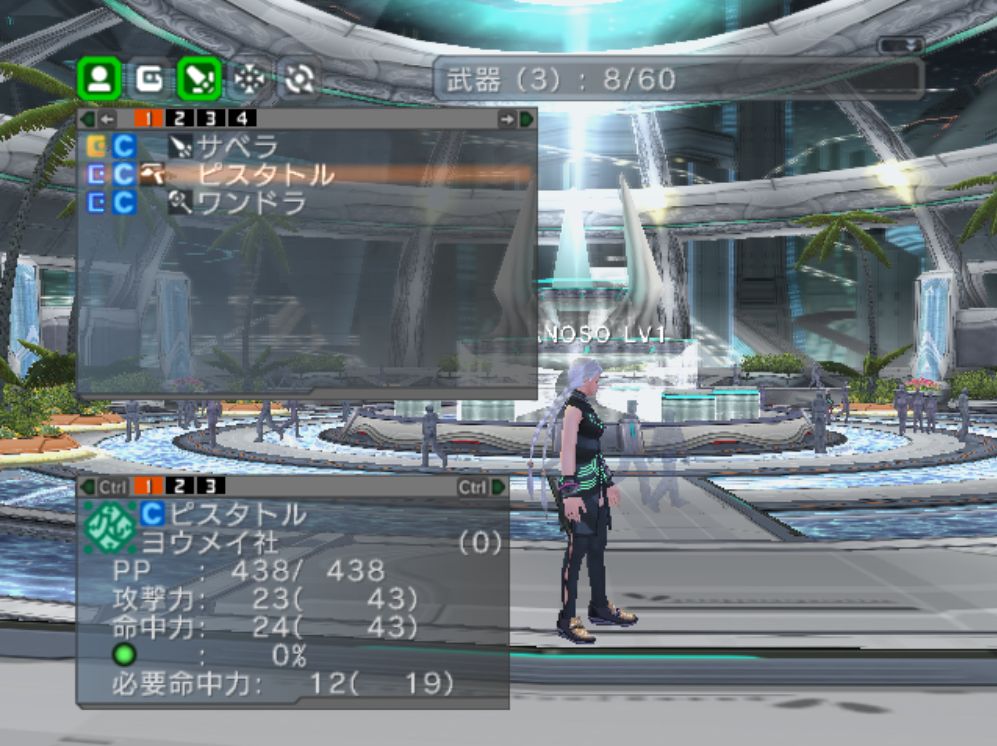
Task: Select the highlighted ピスタトル weapon entry
Action: [264, 175]
